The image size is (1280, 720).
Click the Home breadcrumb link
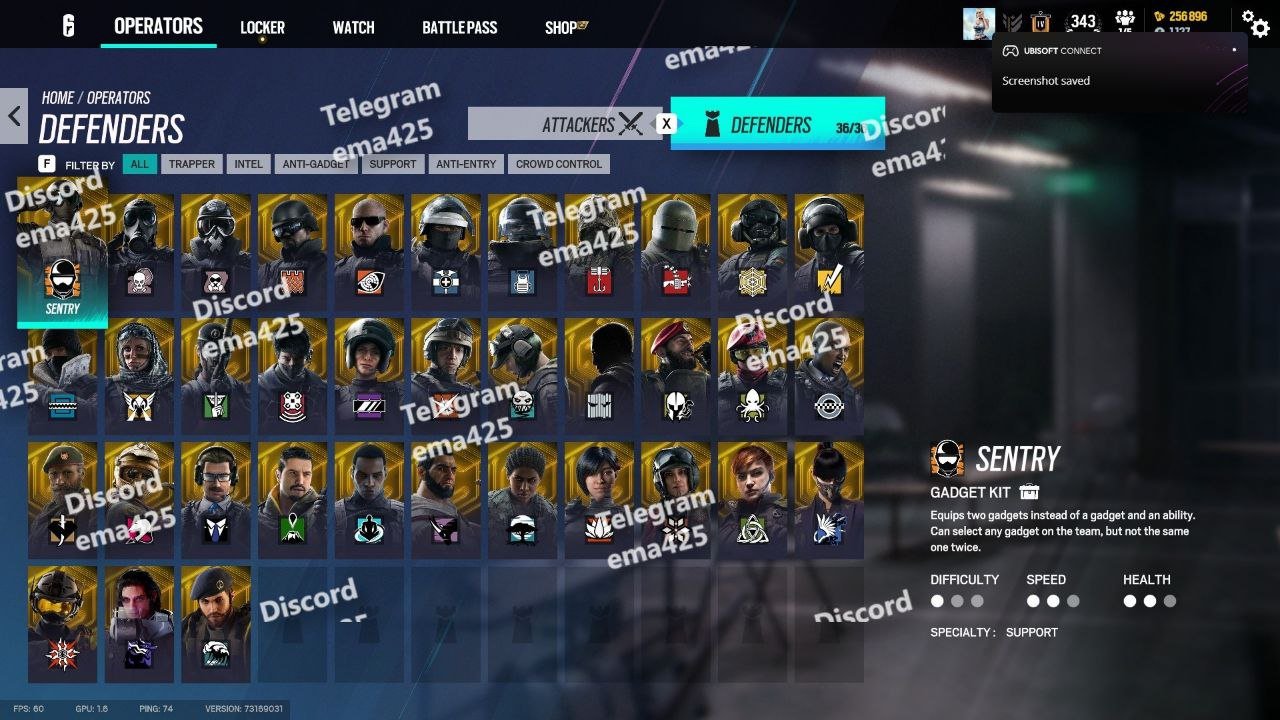pos(57,97)
